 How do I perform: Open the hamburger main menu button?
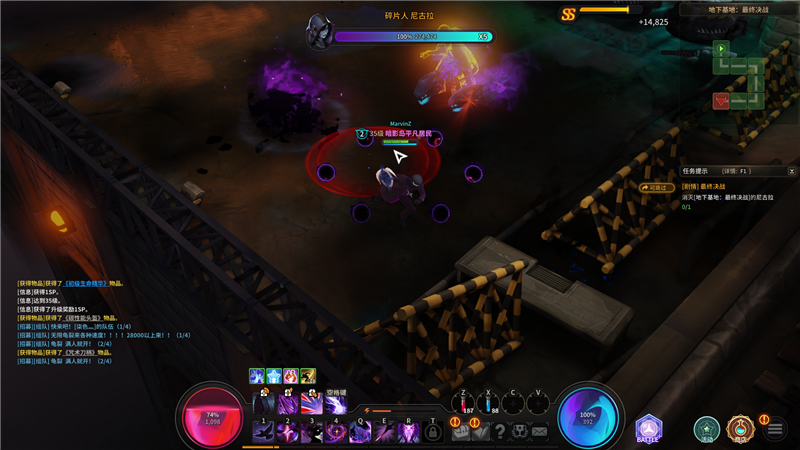coord(774,431)
